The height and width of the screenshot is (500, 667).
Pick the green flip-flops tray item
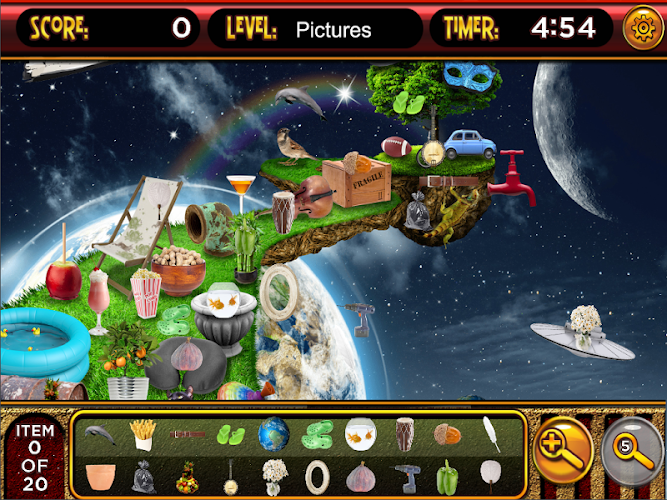tap(230, 434)
